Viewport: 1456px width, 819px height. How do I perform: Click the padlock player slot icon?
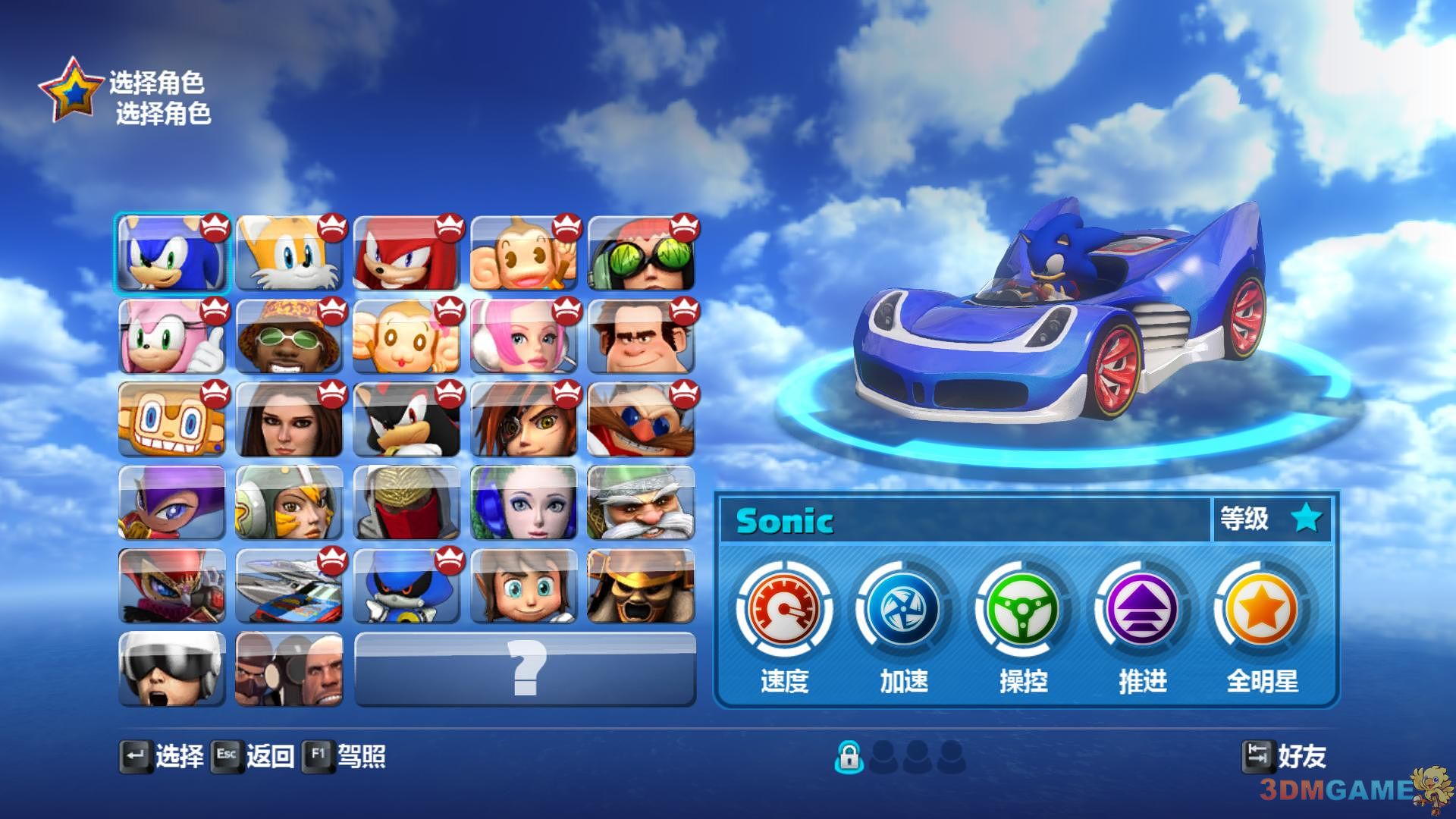(x=849, y=756)
